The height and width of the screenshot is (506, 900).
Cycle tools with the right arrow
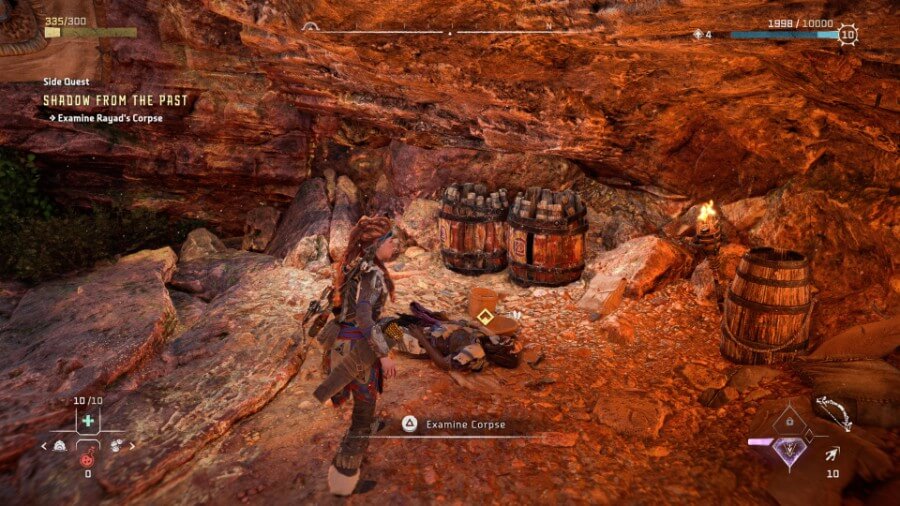point(131,446)
